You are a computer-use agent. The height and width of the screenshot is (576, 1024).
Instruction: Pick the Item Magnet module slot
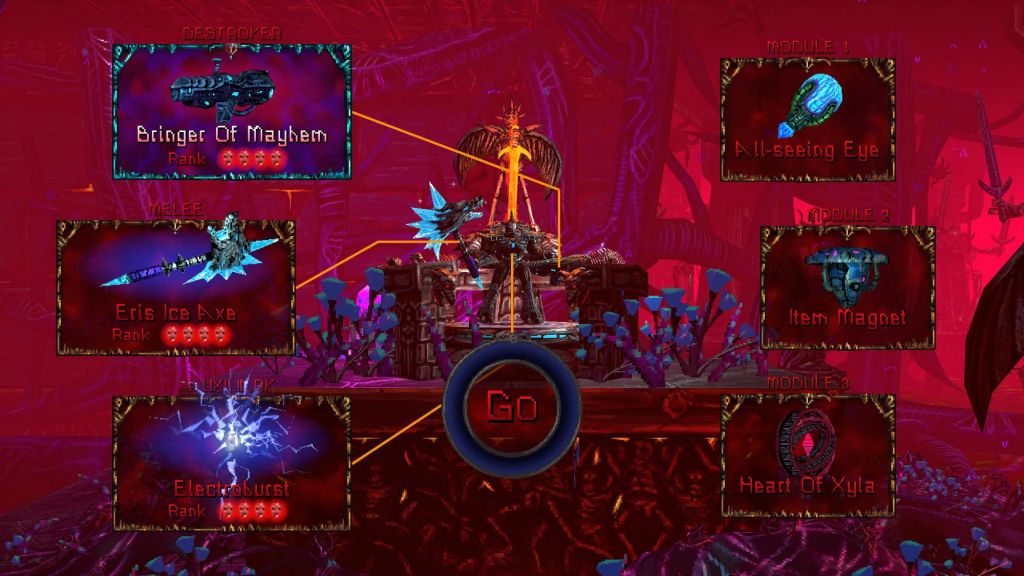coord(847,286)
